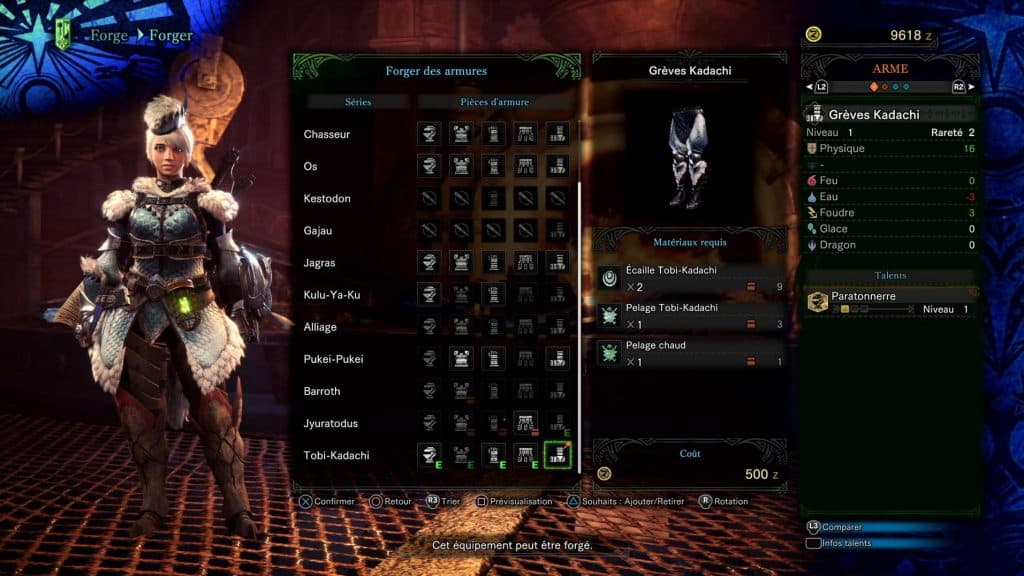Select the Jagras armor series row
The height and width of the screenshot is (576, 1024).
click(x=319, y=263)
